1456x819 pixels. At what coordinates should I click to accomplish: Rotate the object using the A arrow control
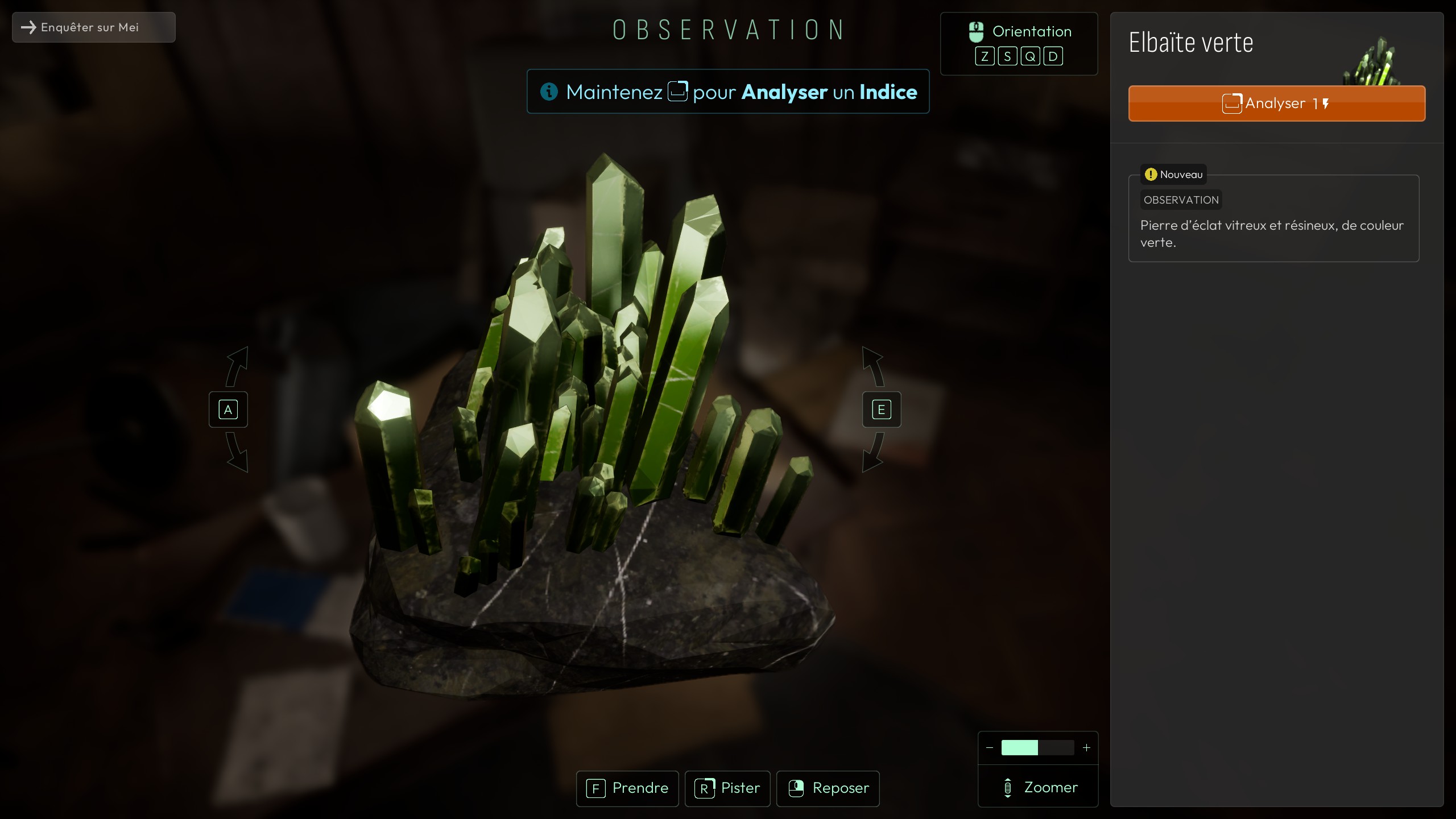click(228, 409)
